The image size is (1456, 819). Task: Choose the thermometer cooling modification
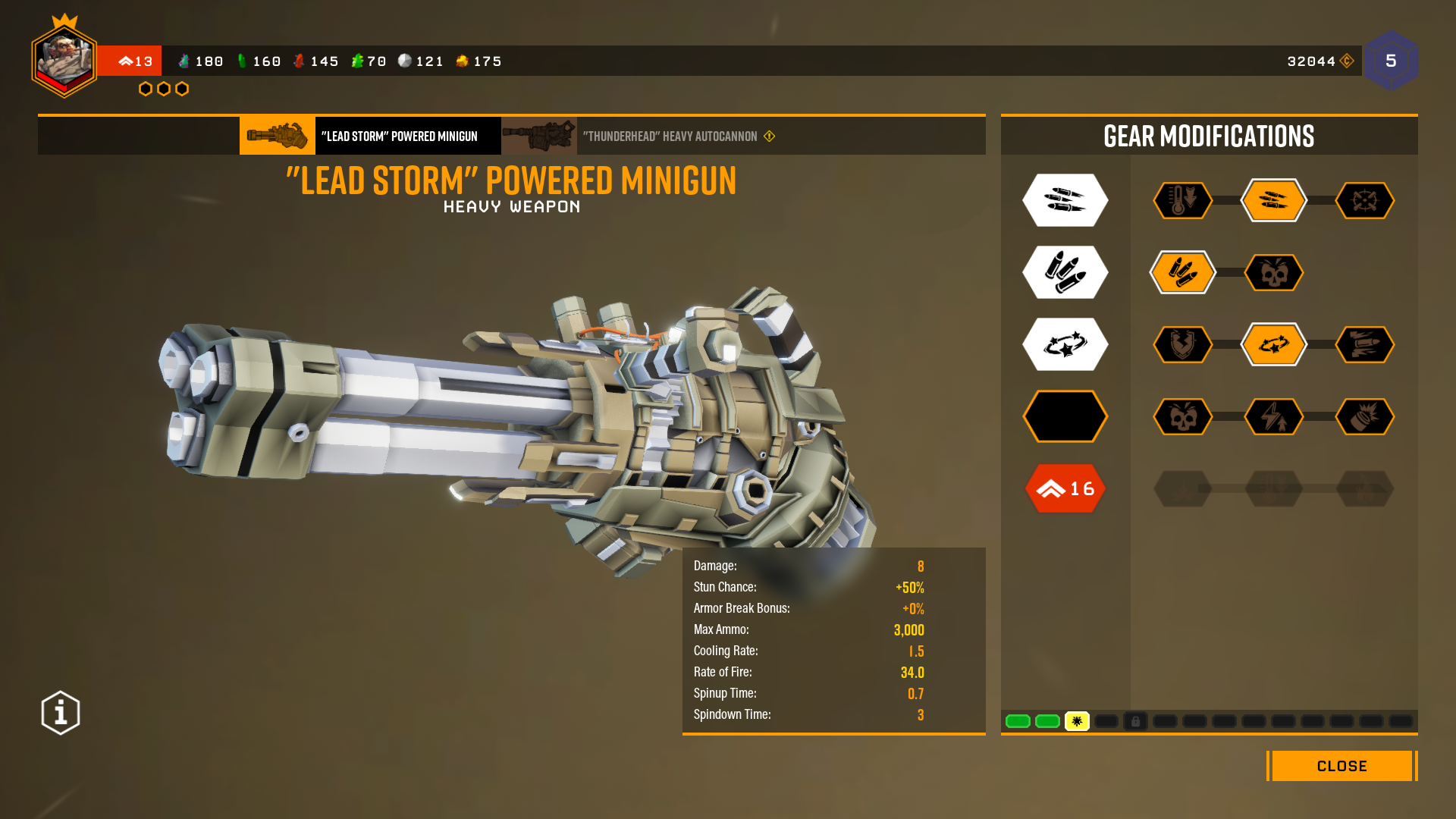(x=1182, y=201)
